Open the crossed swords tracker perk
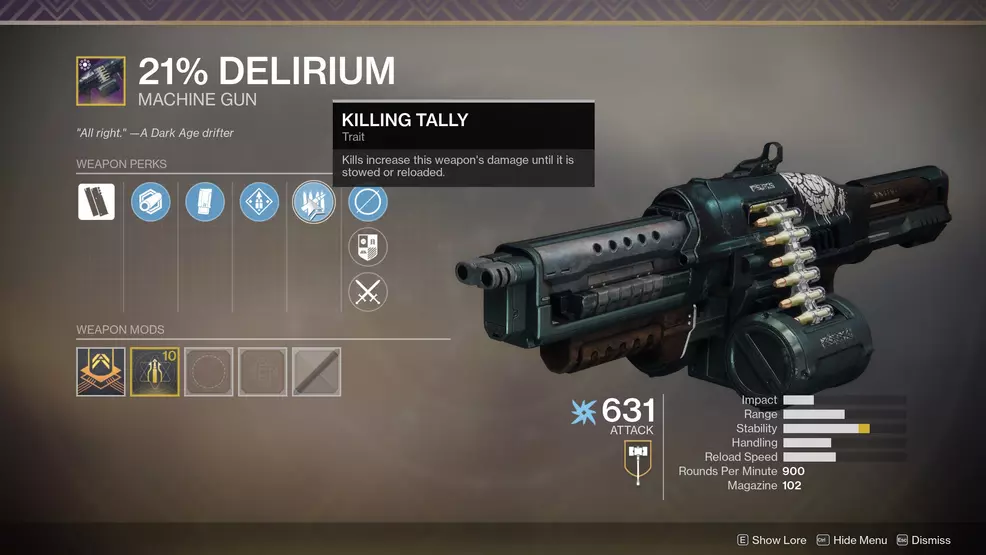The height and width of the screenshot is (555, 986). pyautogui.click(x=368, y=292)
